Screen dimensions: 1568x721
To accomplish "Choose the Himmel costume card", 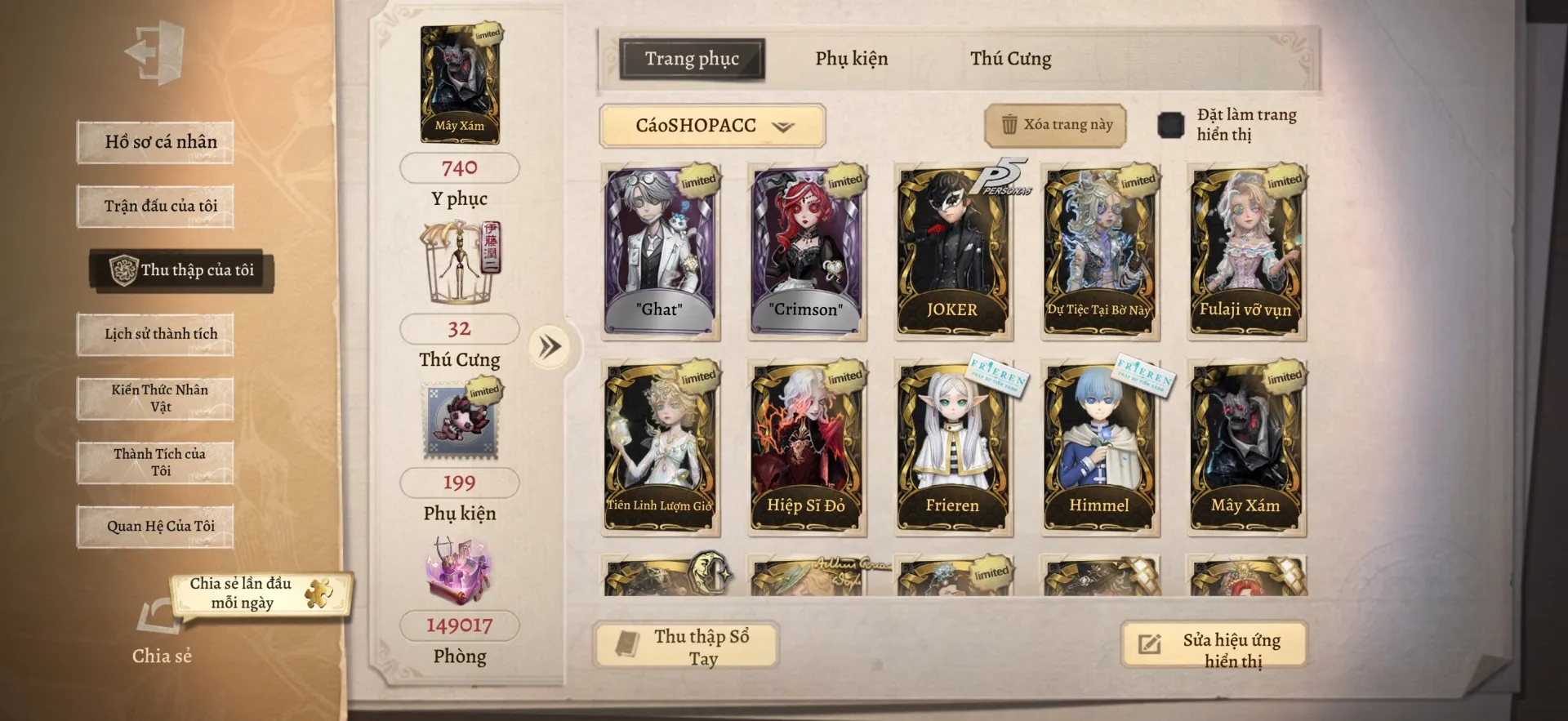I will [1099, 447].
